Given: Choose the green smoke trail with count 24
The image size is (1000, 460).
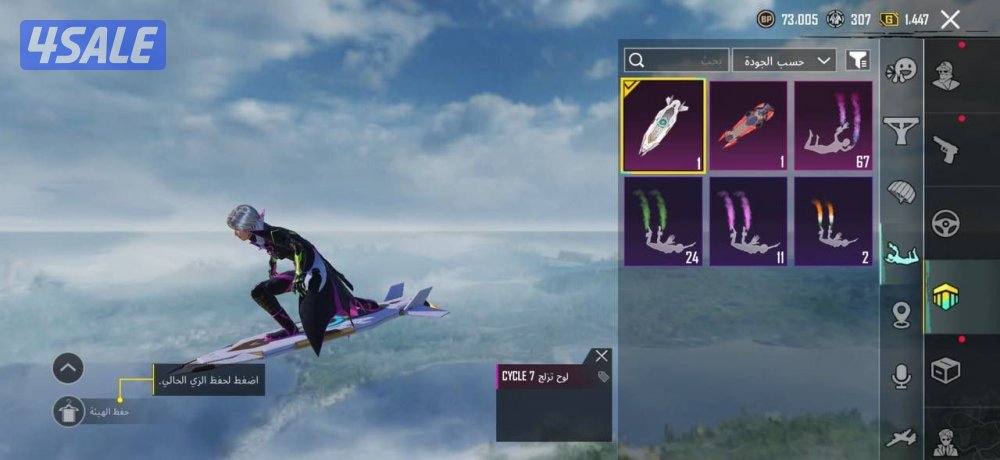Looking at the screenshot, I should tap(663, 221).
